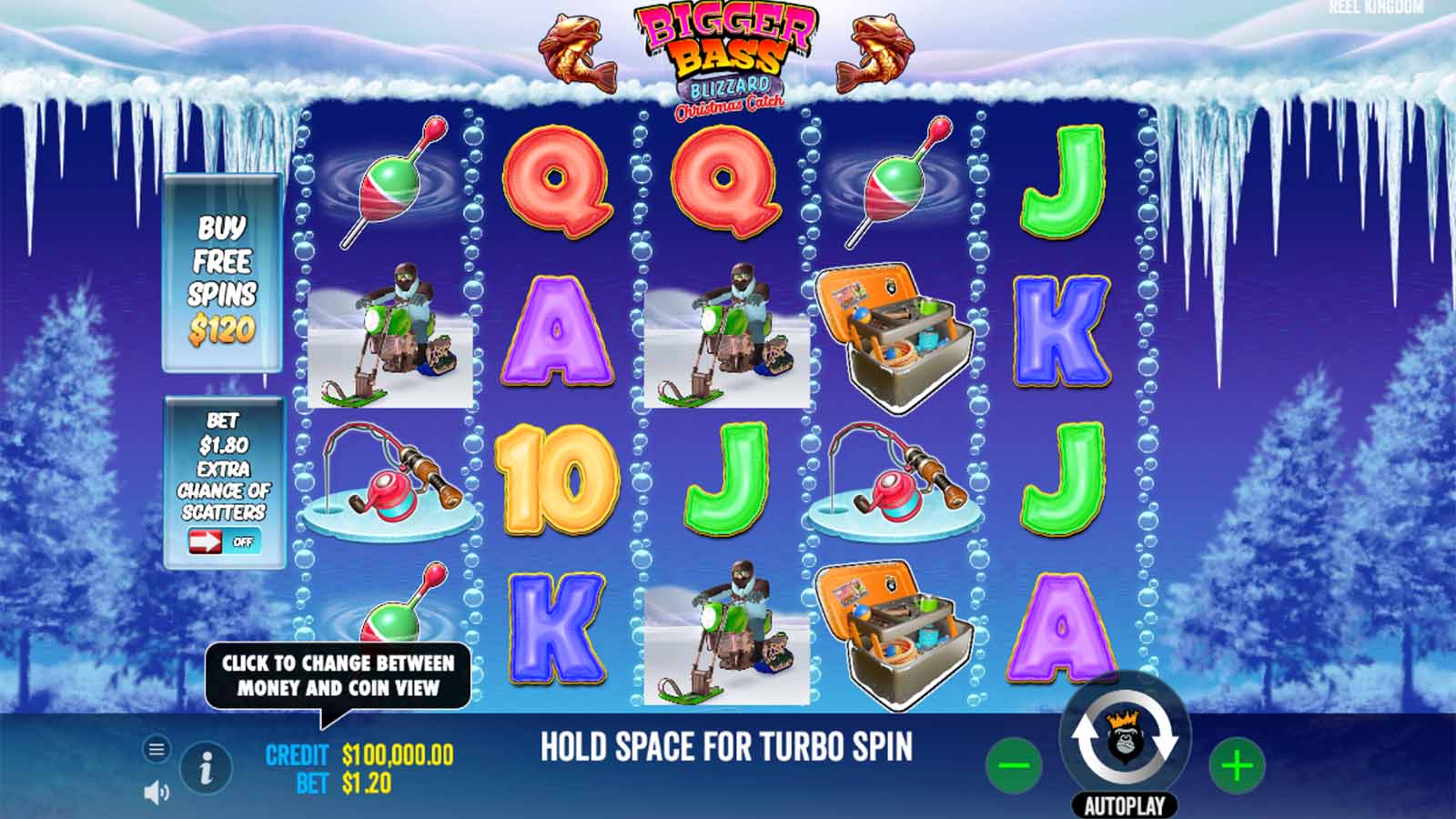Decrease the bet with the minus button
Image resolution: width=1456 pixels, height=819 pixels.
coord(1014,765)
